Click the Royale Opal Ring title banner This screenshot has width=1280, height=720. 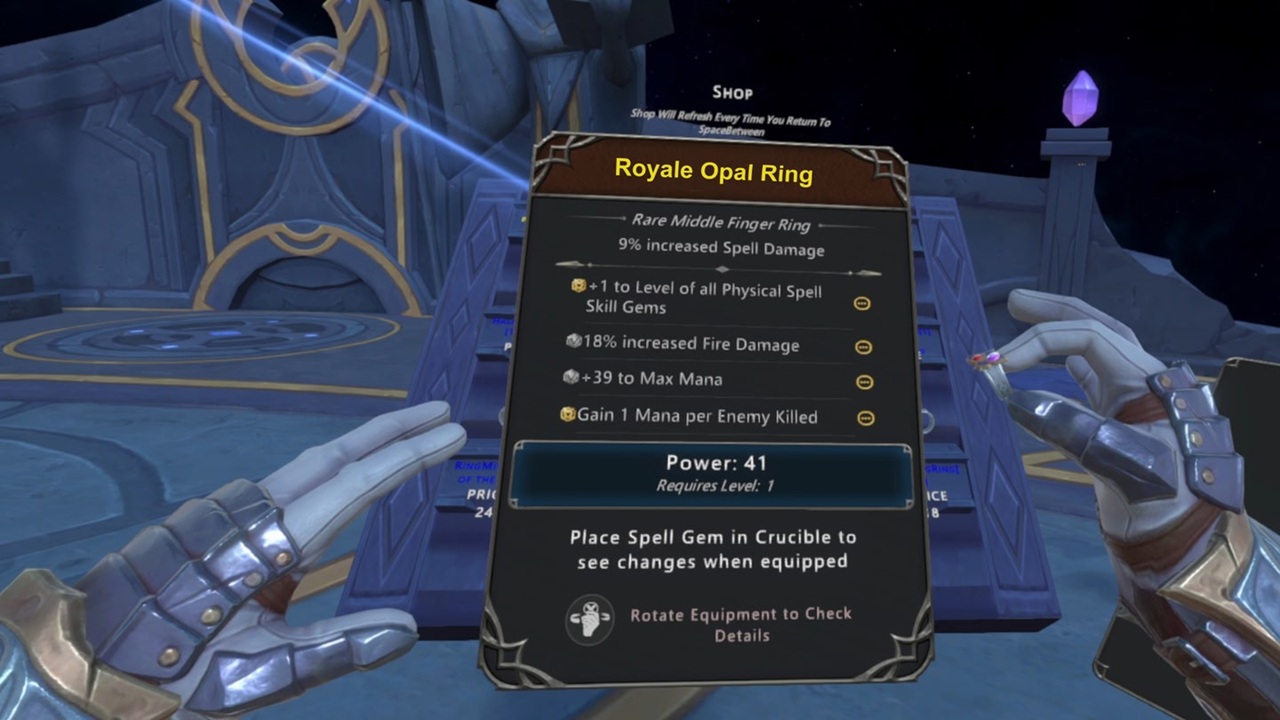[713, 171]
